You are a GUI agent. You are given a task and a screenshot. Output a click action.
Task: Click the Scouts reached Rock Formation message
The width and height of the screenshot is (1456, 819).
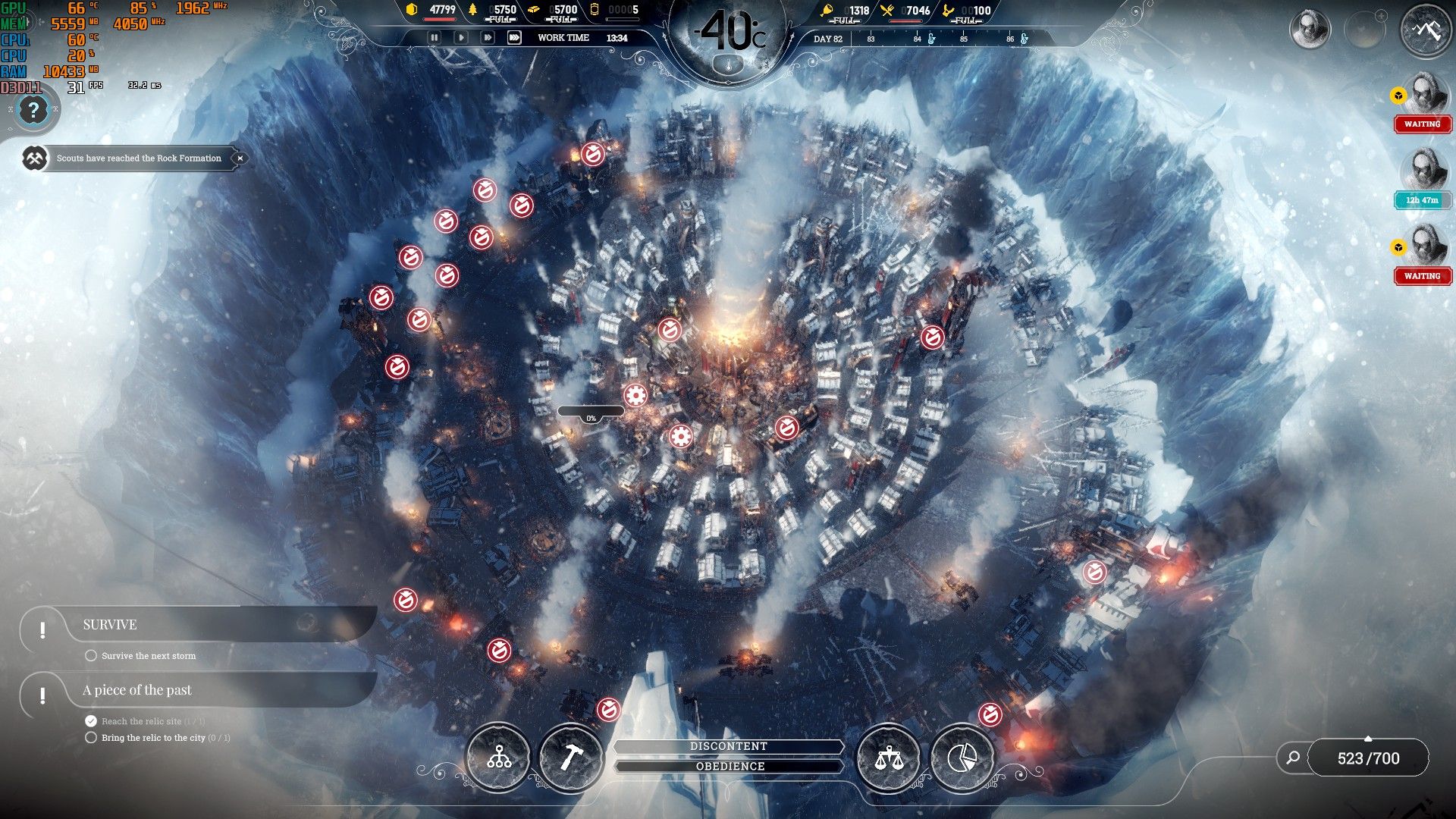point(139,158)
